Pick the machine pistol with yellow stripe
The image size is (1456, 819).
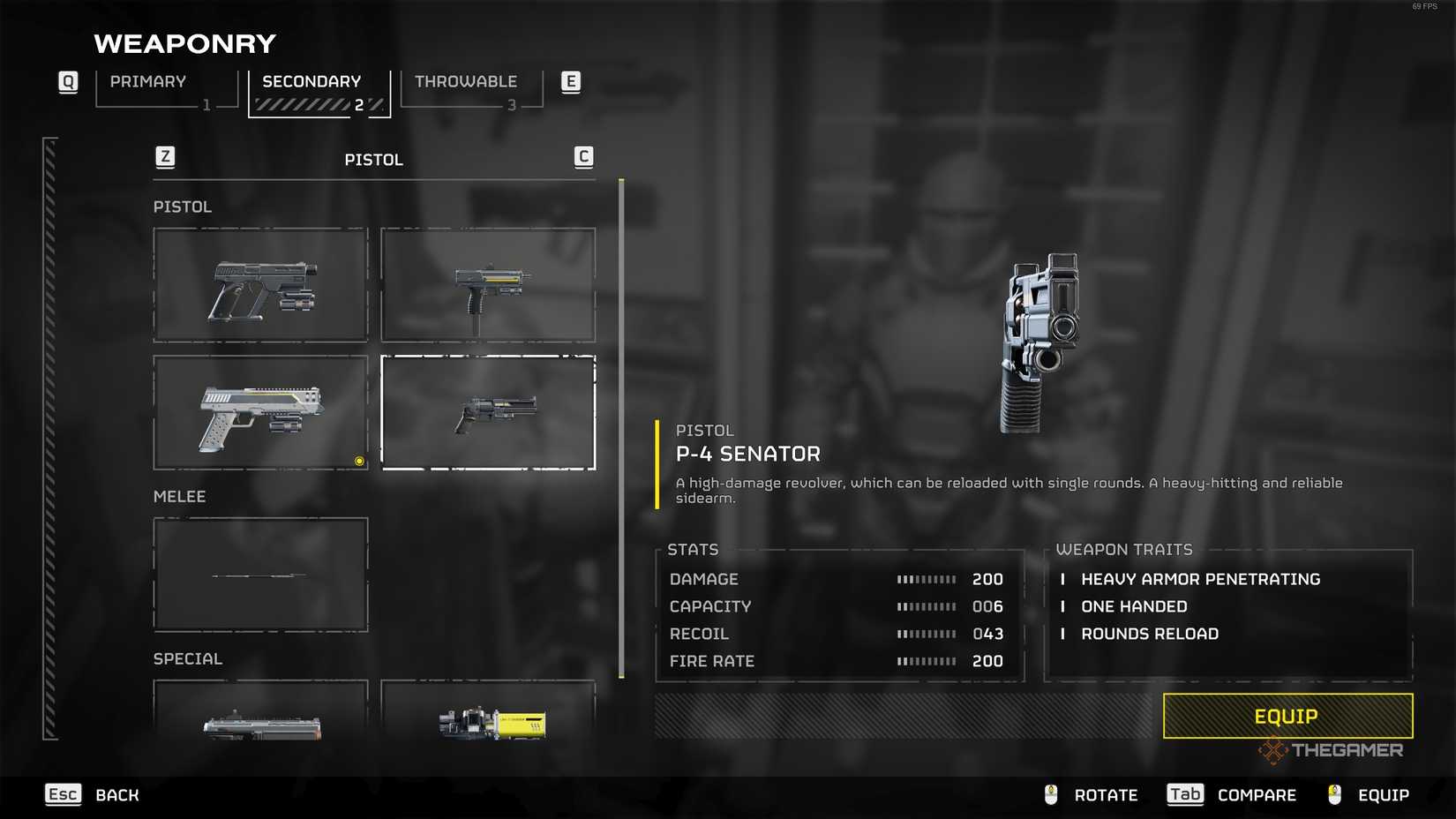(x=488, y=285)
